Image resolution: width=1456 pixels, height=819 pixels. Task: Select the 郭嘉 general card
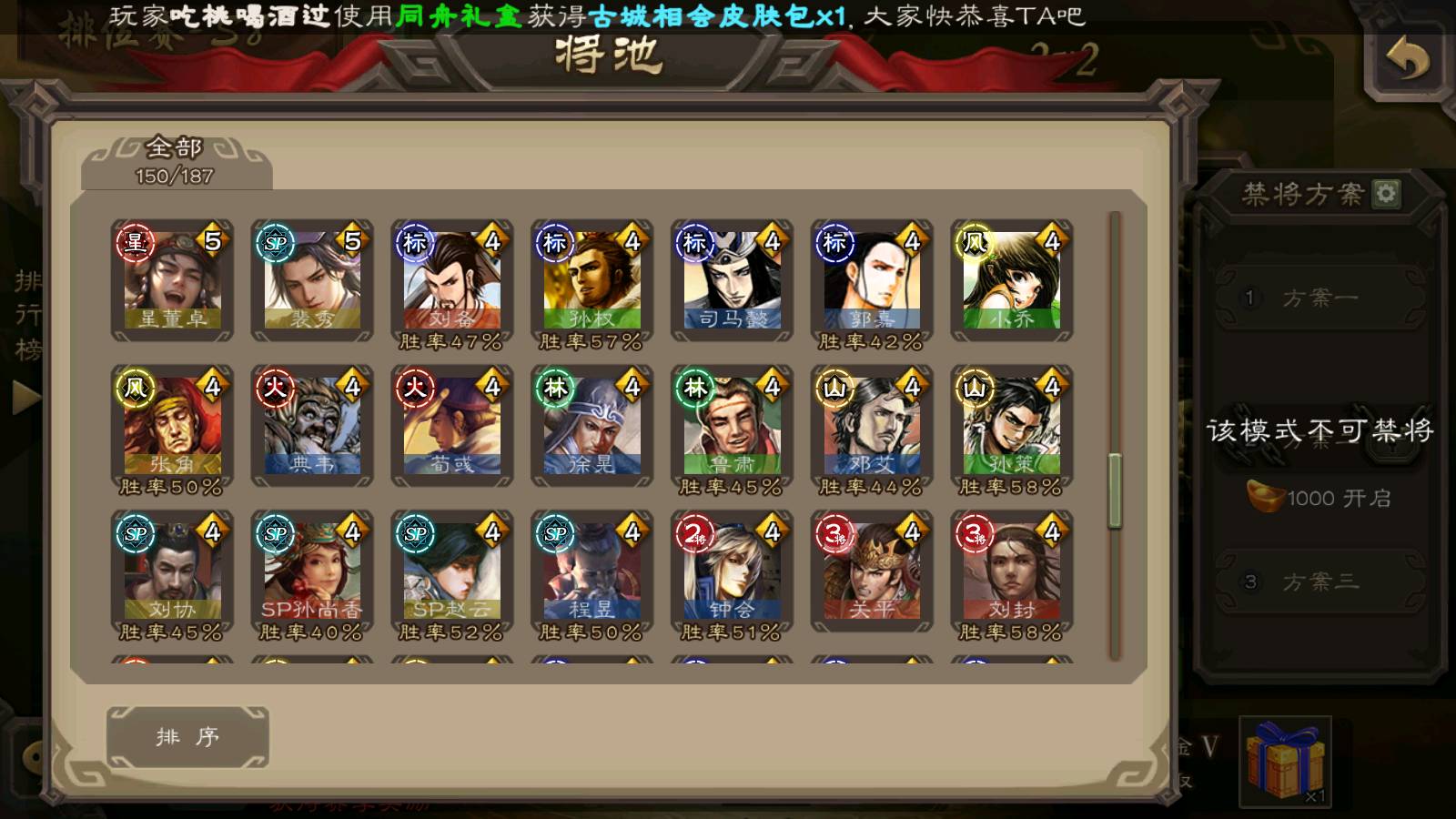[x=872, y=280]
